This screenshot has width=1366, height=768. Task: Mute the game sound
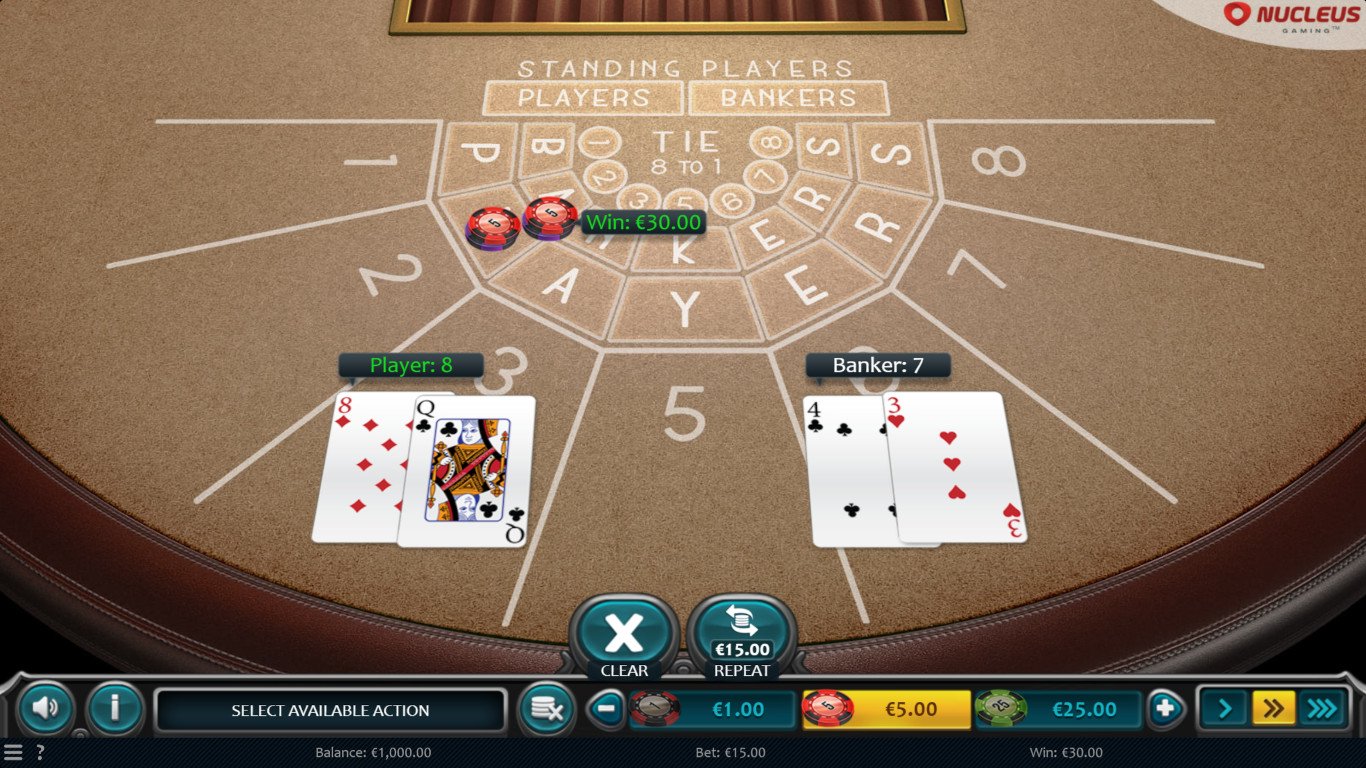[x=46, y=709]
